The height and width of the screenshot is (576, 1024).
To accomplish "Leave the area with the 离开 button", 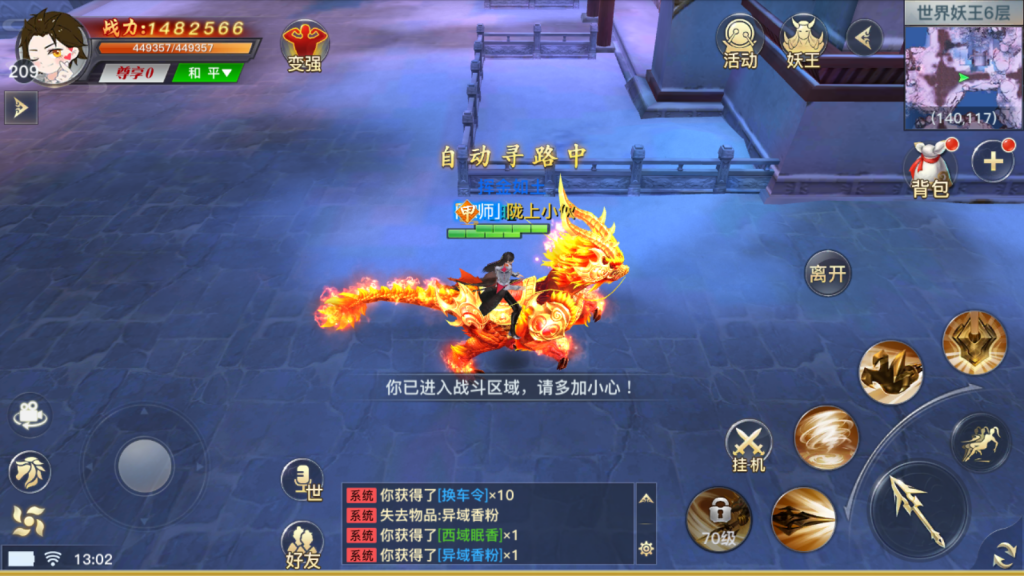I will point(828,274).
